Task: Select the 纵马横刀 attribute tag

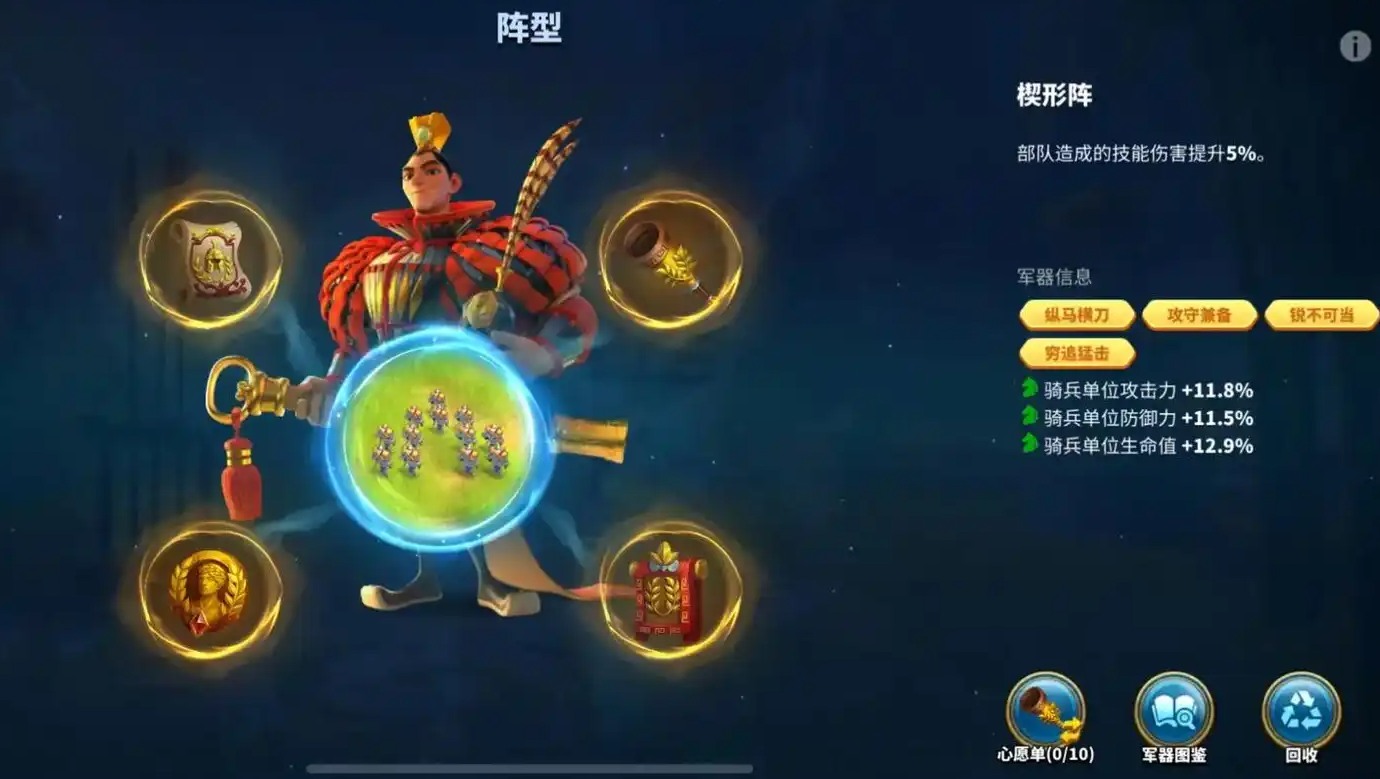Action: [x=1076, y=315]
